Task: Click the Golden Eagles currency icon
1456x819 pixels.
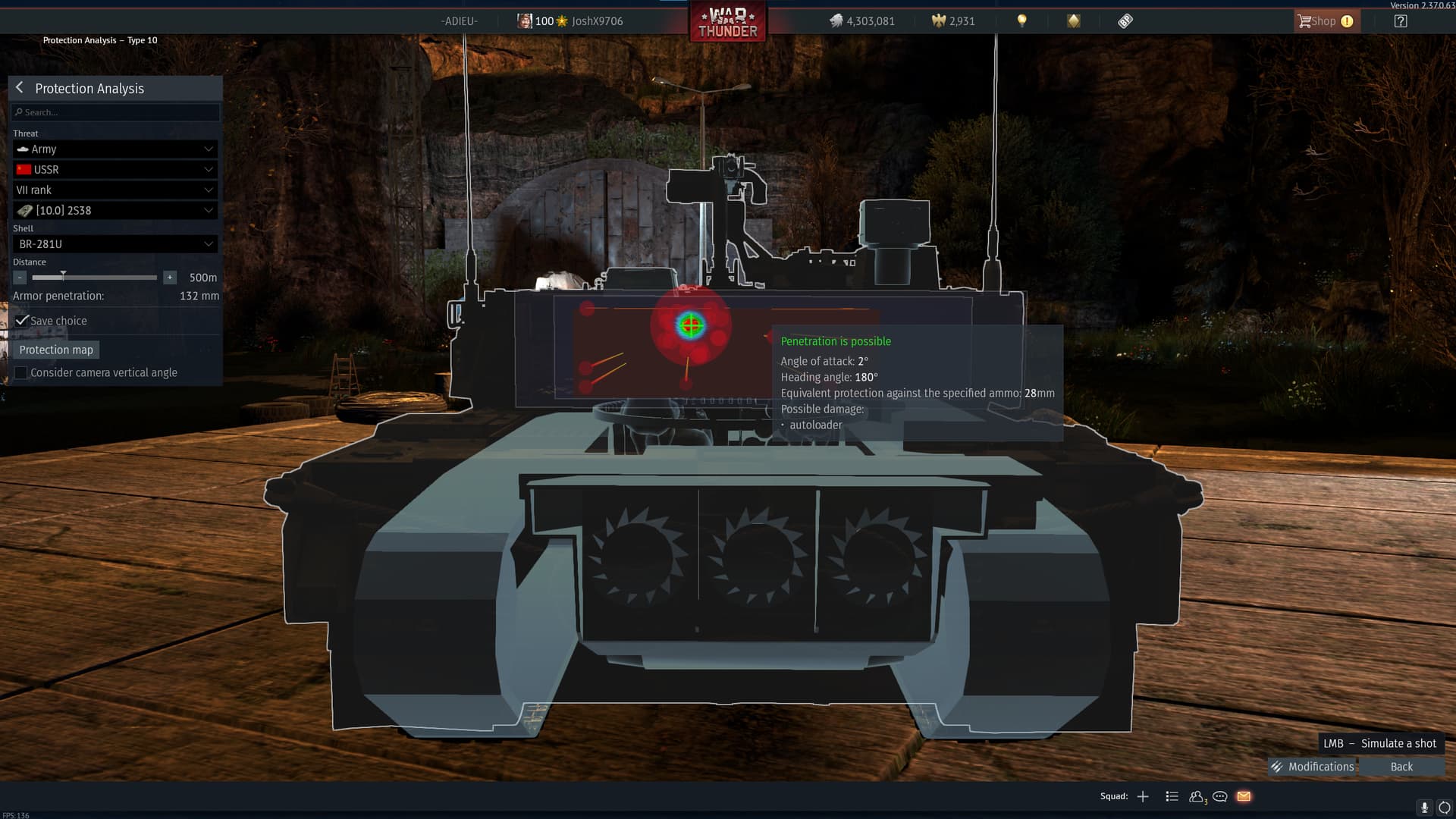Action: (x=937, y=20)
